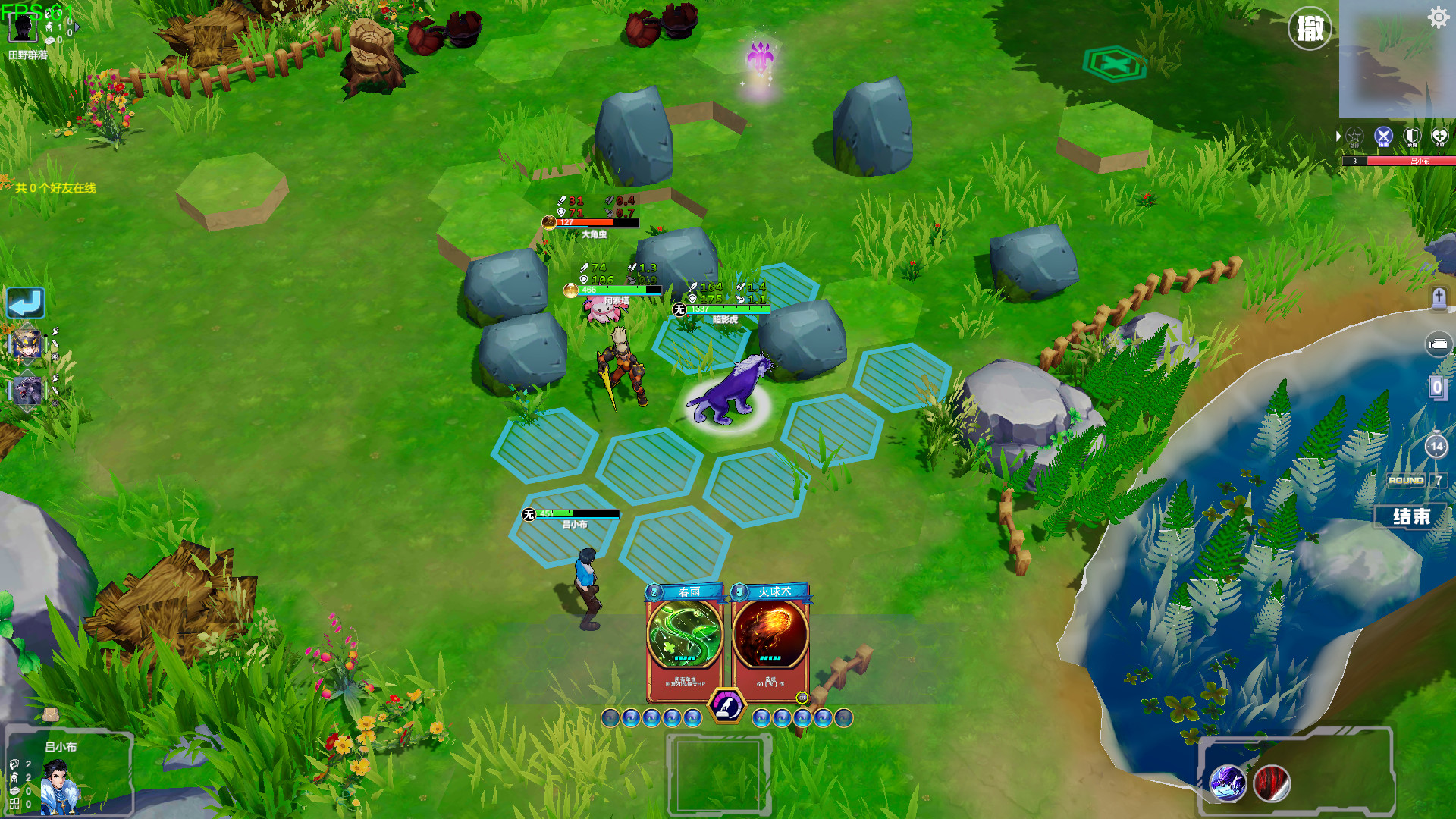Screen dimensions: 1456x819
Task: Activate the camera icon on the right edge
Action: click(1437, 344)
